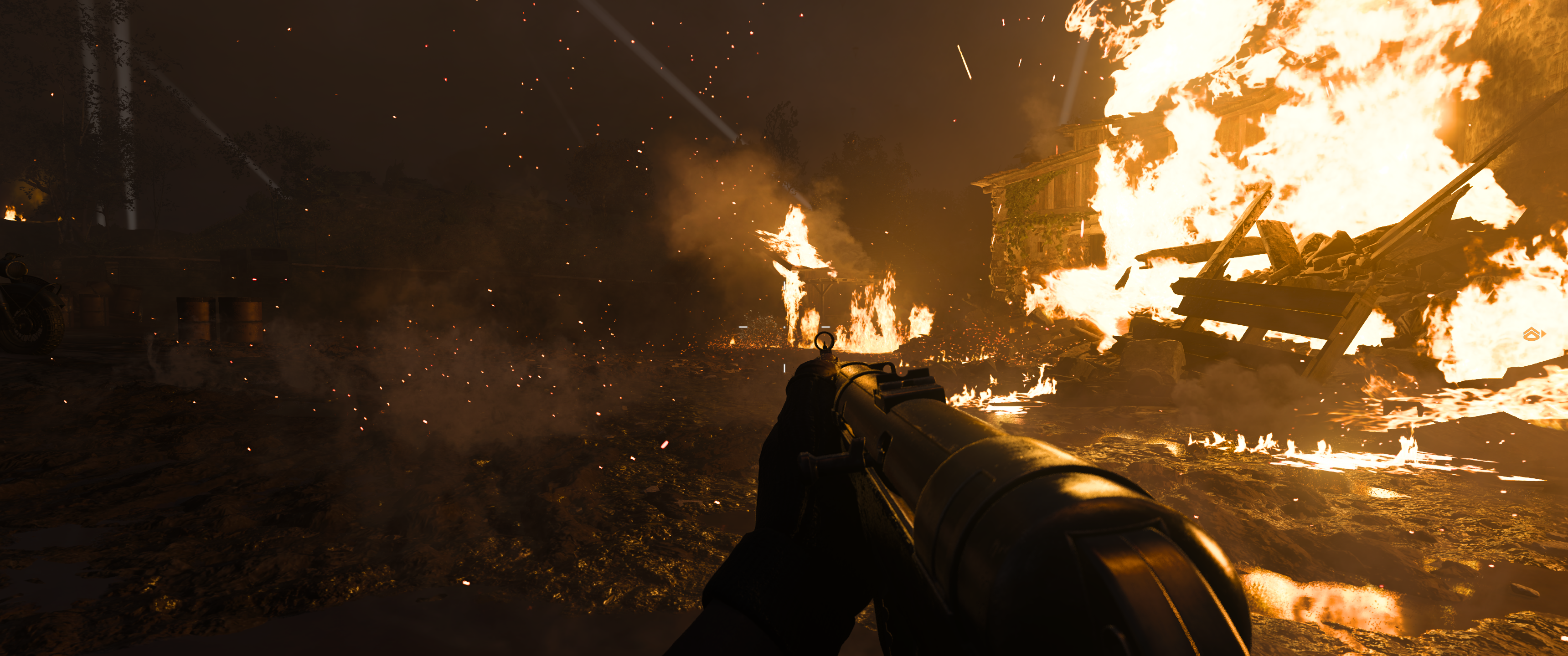1568x656 pixels.
Task: Click the chevron rank marker with arrow
Action: 1533,333
